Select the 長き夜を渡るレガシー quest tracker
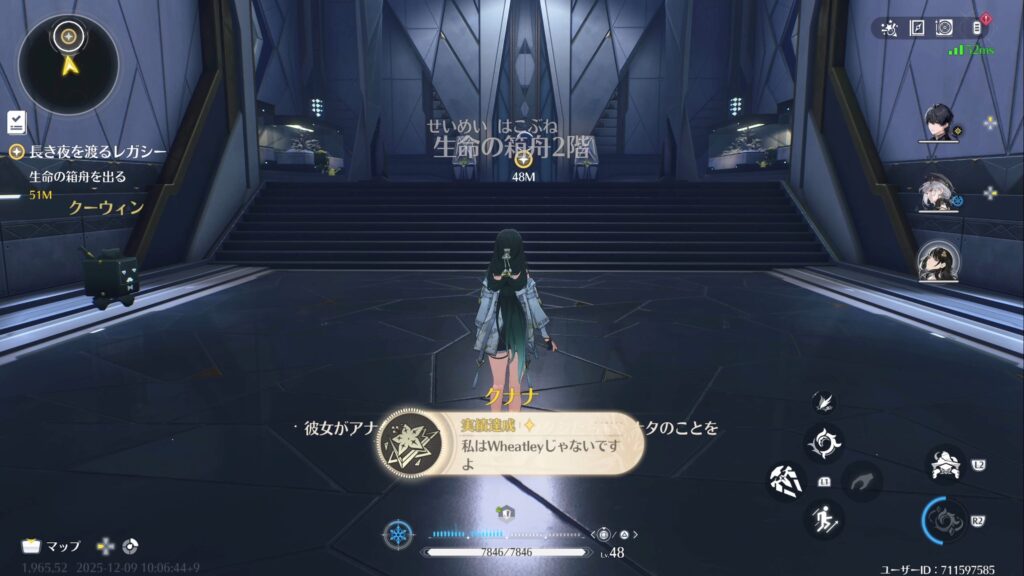The height and width of the screenshot is (576, 1024). (88, 151)
